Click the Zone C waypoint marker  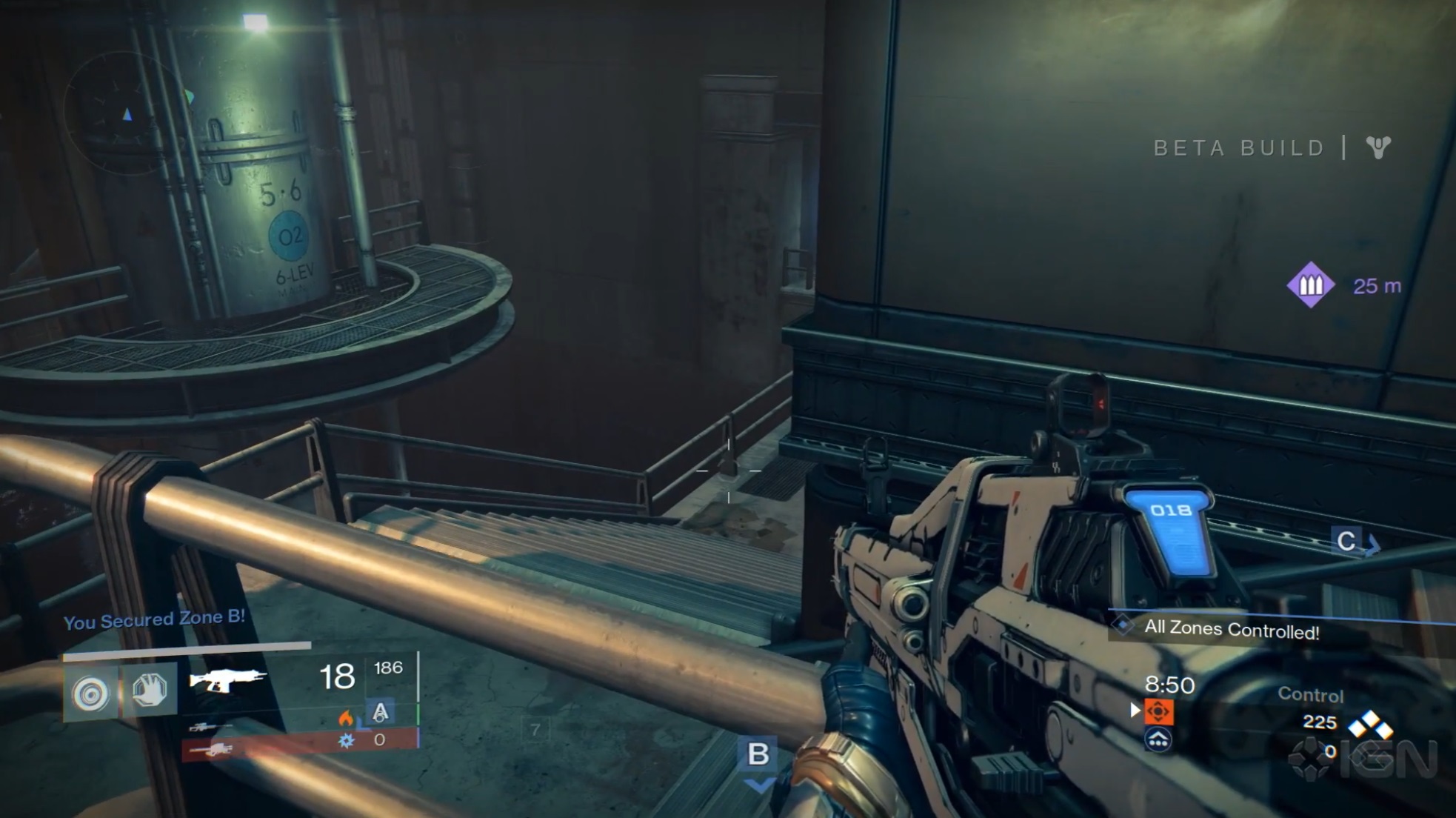1346,541
